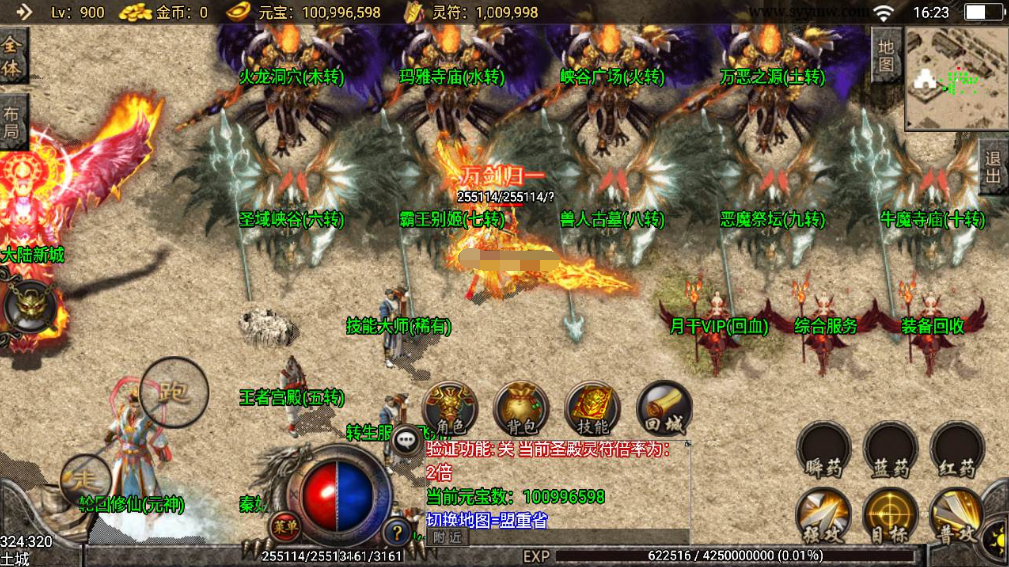Use the 蓝药 mana potion slot
Viewport: 1009px width, 567px height.
click(890, 448)
